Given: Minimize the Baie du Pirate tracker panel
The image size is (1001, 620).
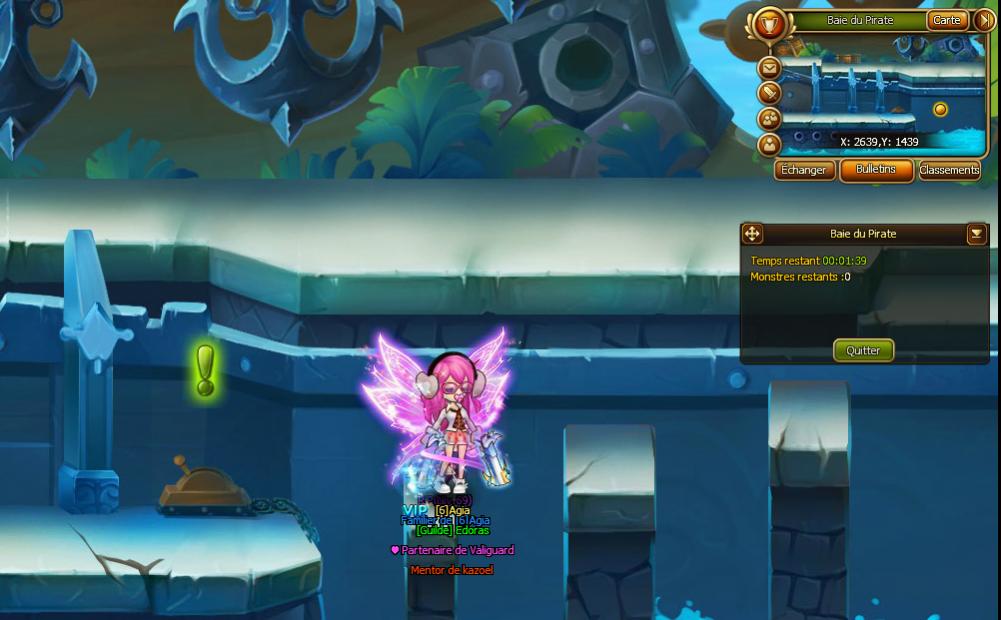Looking at the screenshot, I should point(976,234).
